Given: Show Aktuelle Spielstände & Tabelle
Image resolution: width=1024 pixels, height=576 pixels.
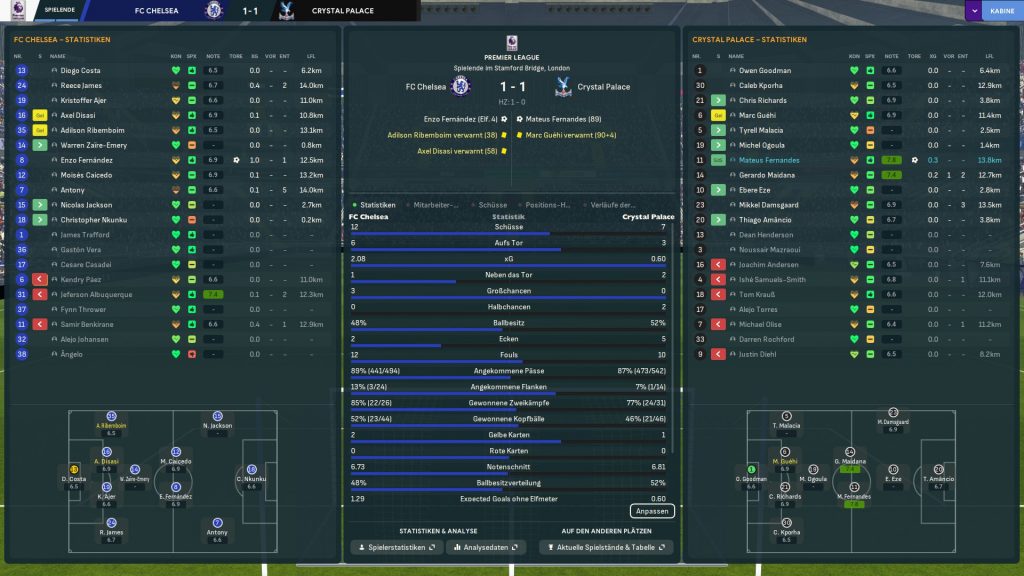Looking at the screenshot, I should pos(606,548).
